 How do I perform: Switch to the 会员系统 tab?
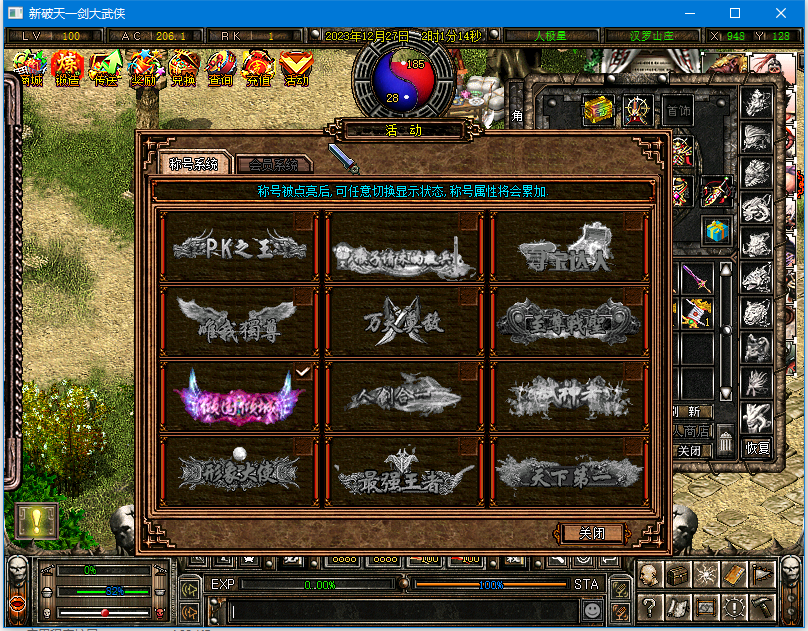273,164
